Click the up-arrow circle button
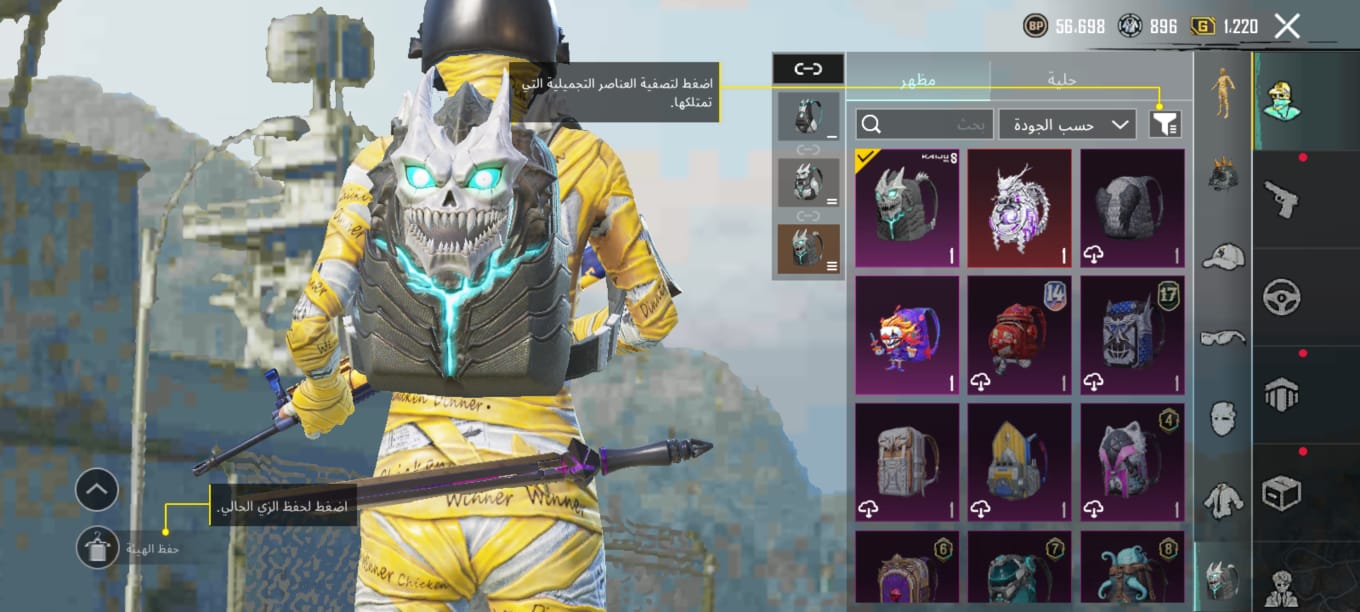This screenshot has height=612, width=1360. [x=97, y=490]
